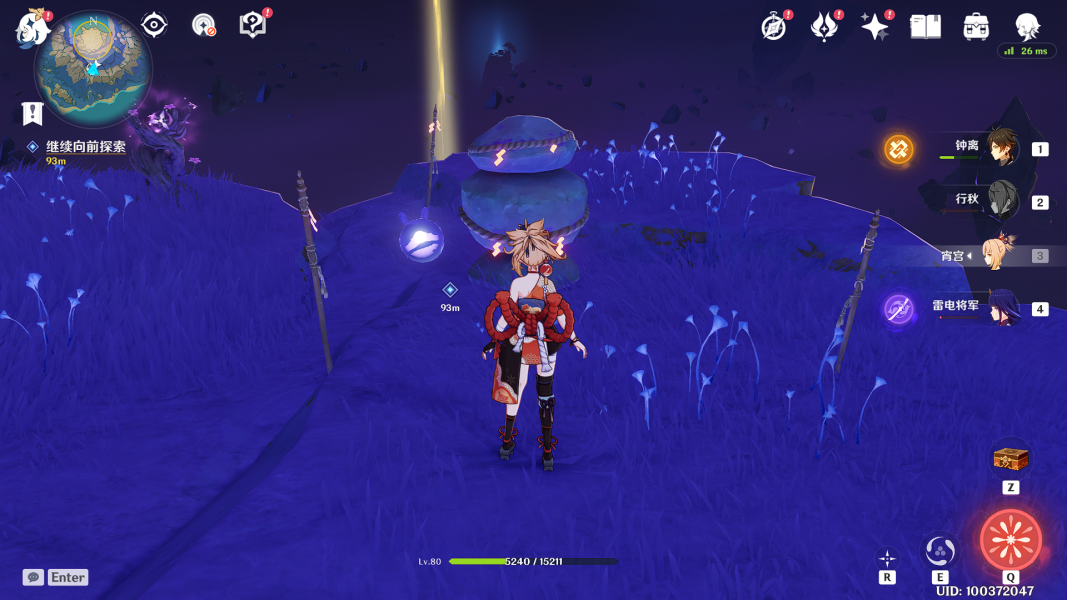The height and width of the screenshot is (600, 1067).
Task: Open the wish star icon
Action: [875, 27]
